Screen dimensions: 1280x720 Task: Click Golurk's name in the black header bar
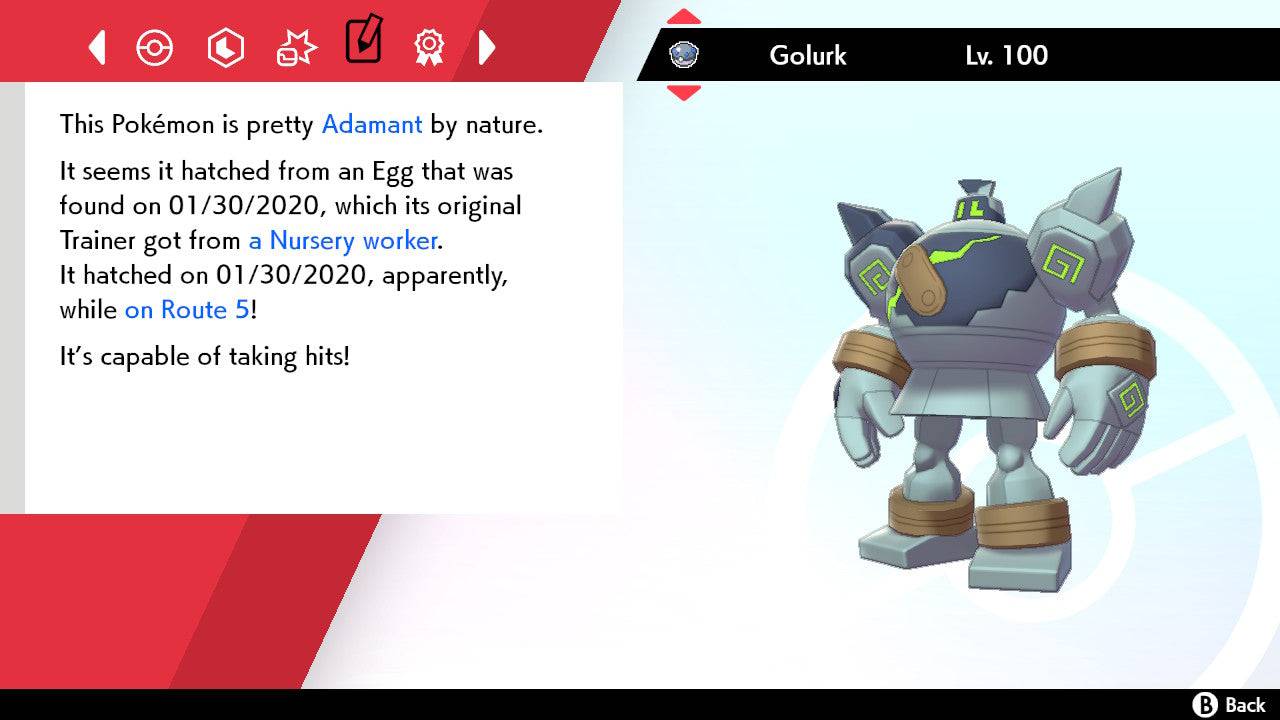coord(807,55)
